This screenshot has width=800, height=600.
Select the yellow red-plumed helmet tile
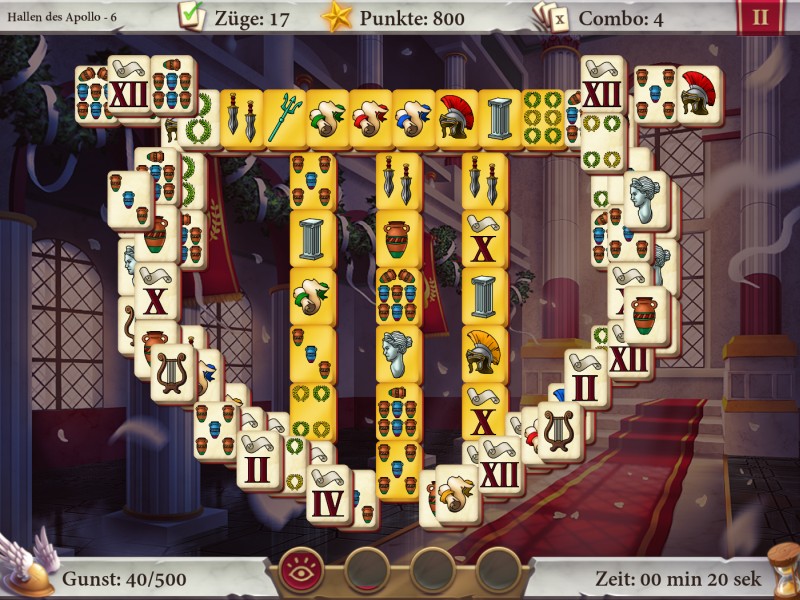pyautogui.click(x=455, y=119)
